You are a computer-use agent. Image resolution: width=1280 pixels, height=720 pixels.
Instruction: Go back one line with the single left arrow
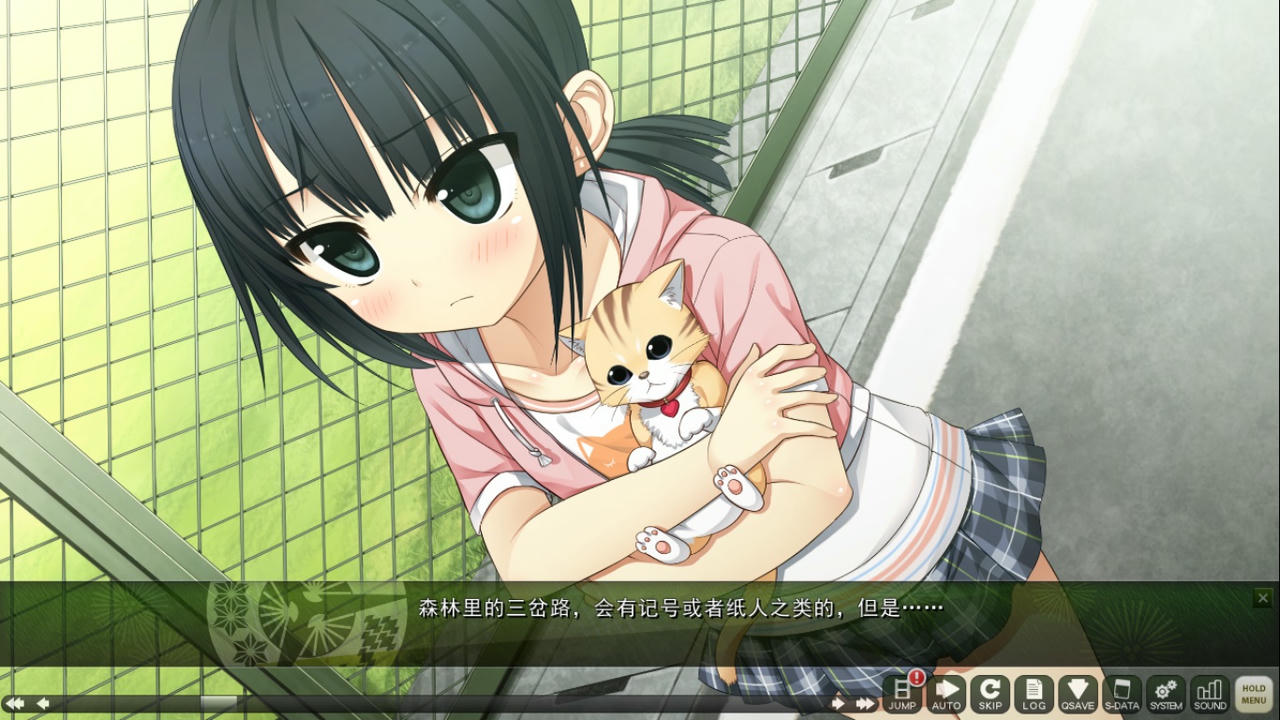(42, 703)
